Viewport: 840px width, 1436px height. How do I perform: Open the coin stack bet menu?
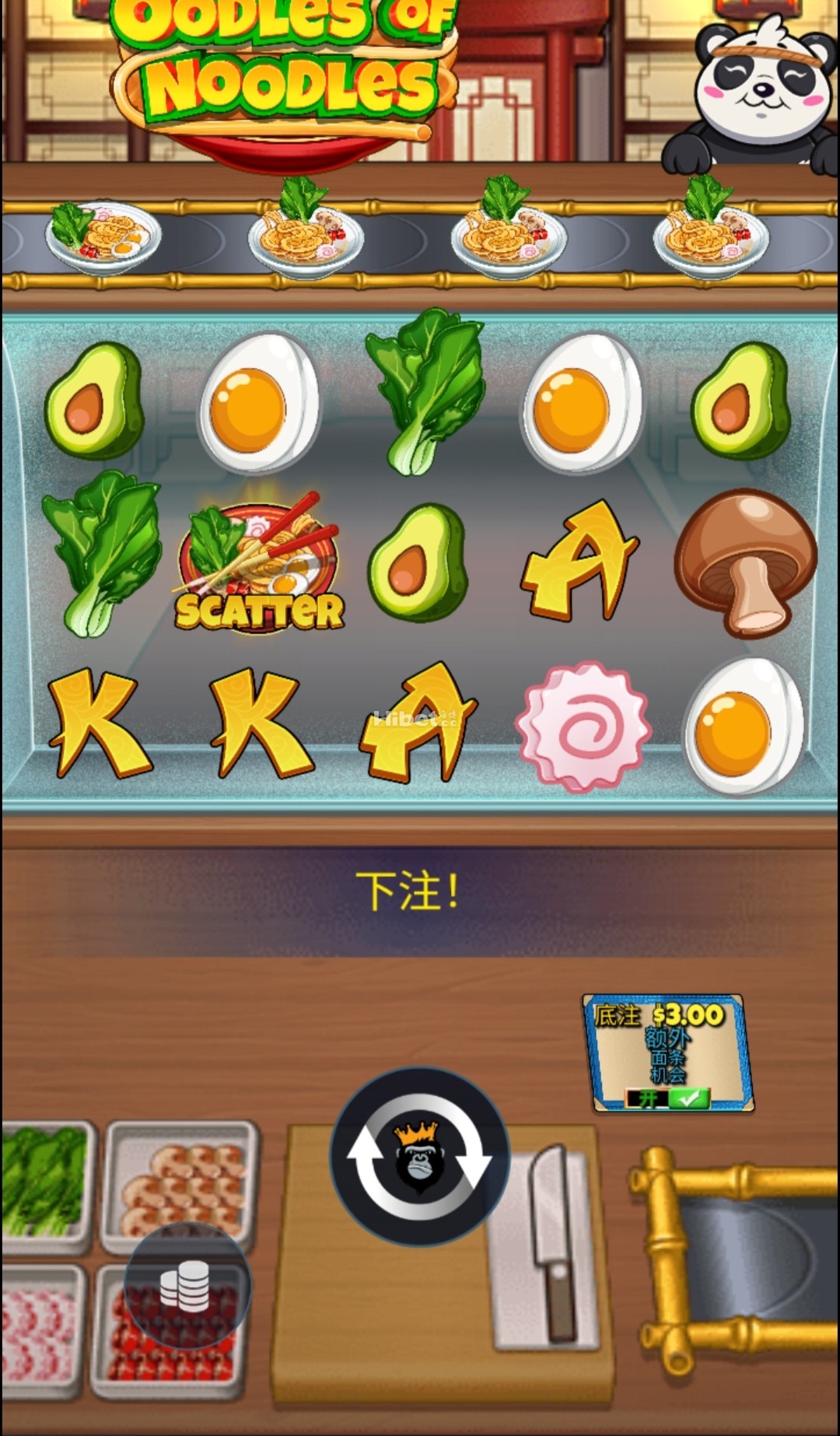187,1286
